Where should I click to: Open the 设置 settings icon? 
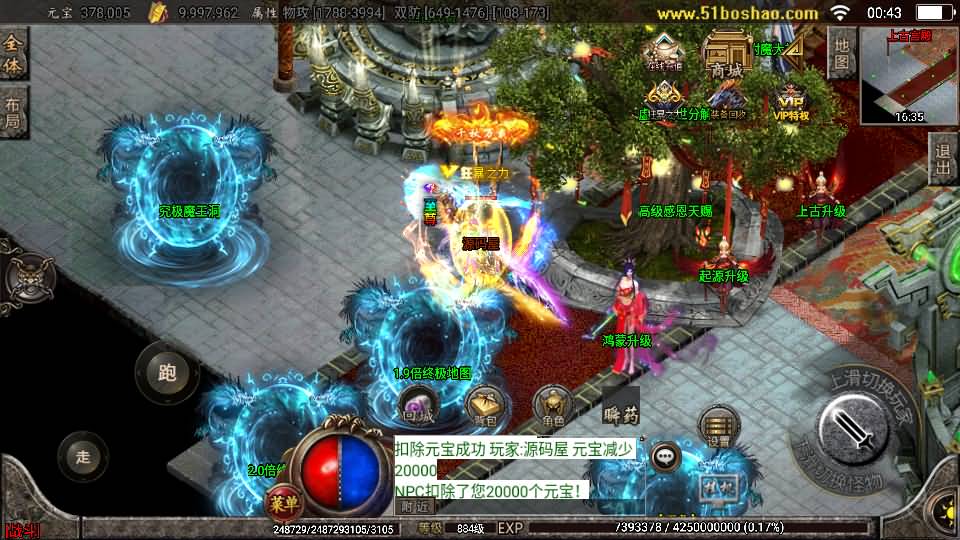(x=717, y=424)
